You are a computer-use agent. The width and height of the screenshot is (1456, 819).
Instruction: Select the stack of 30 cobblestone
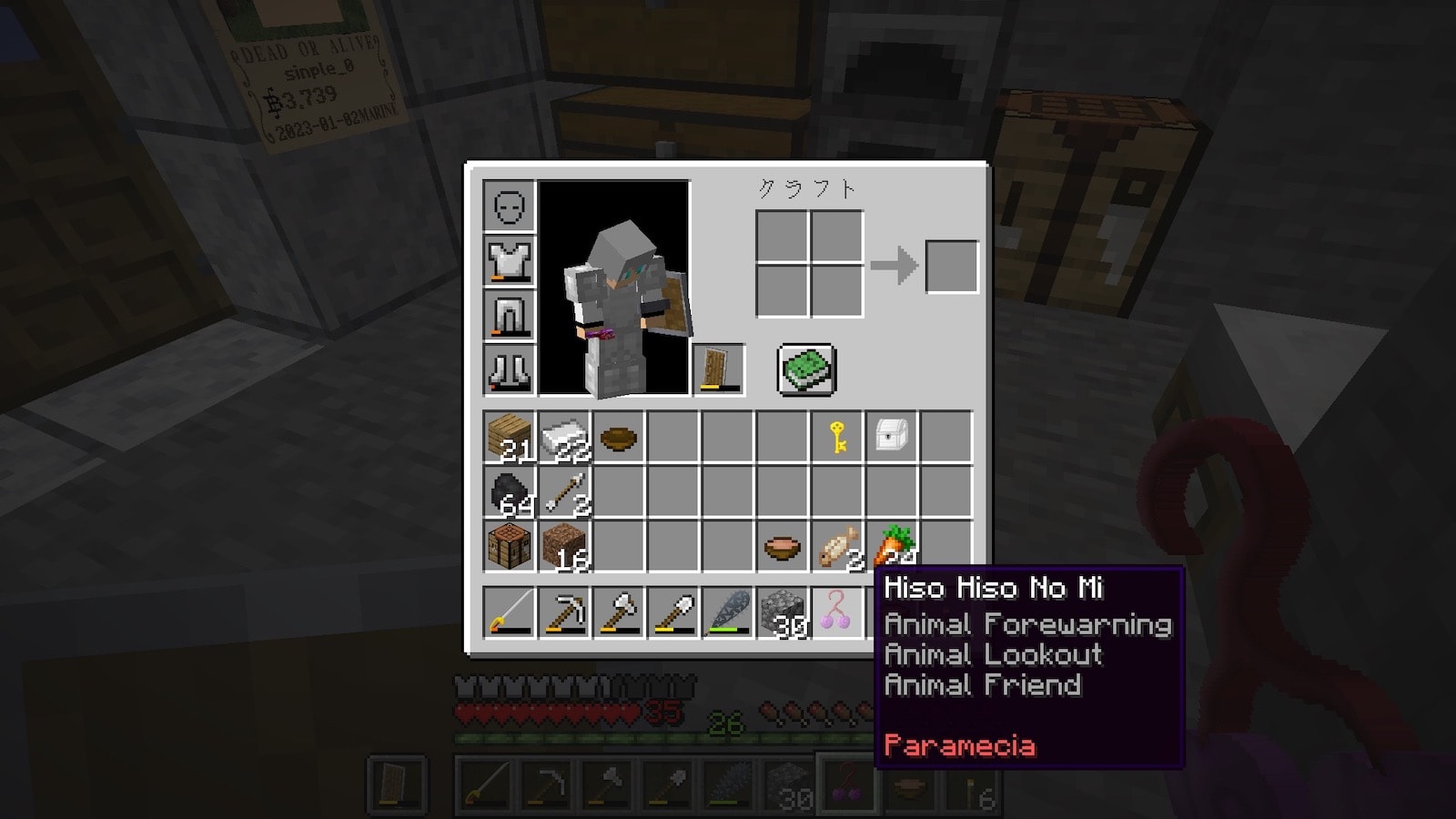click(x=783, y=612)
